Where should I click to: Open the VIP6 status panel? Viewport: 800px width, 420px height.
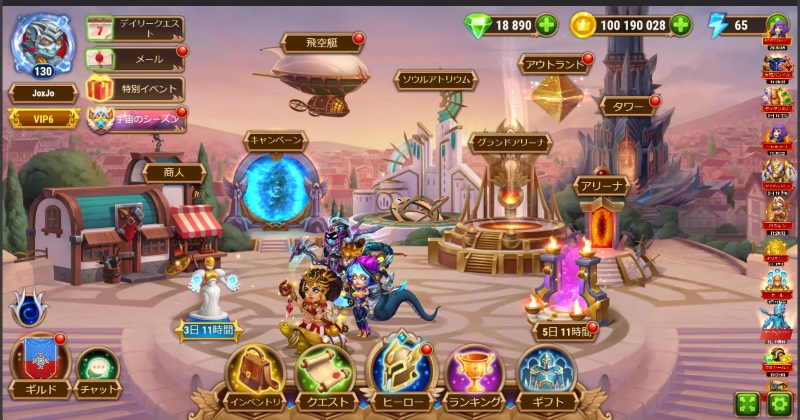(x=44, y=119)
